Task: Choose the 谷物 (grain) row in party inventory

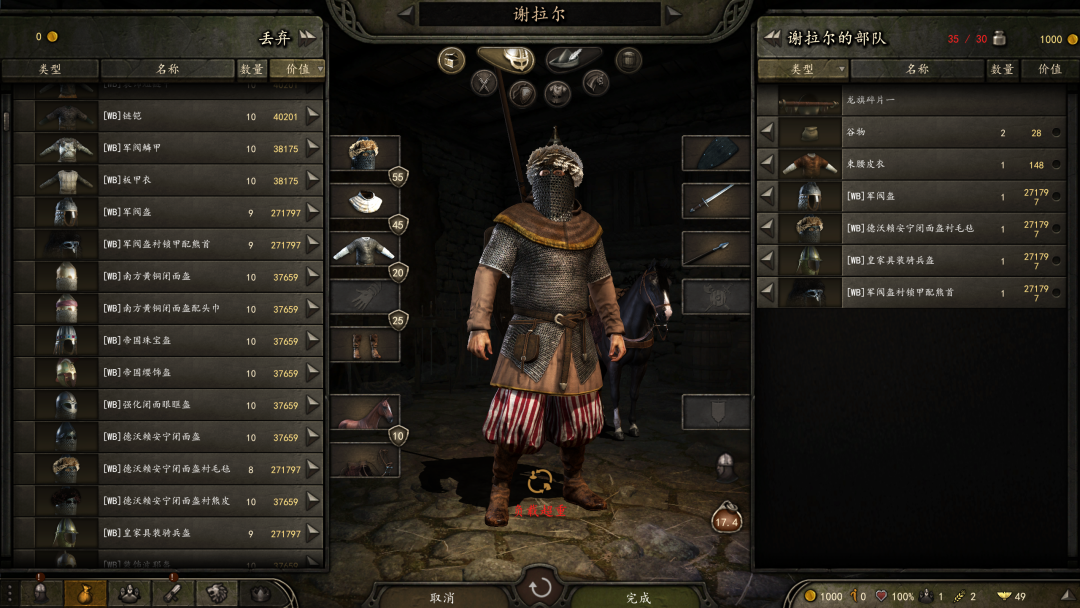Action: 910,133
